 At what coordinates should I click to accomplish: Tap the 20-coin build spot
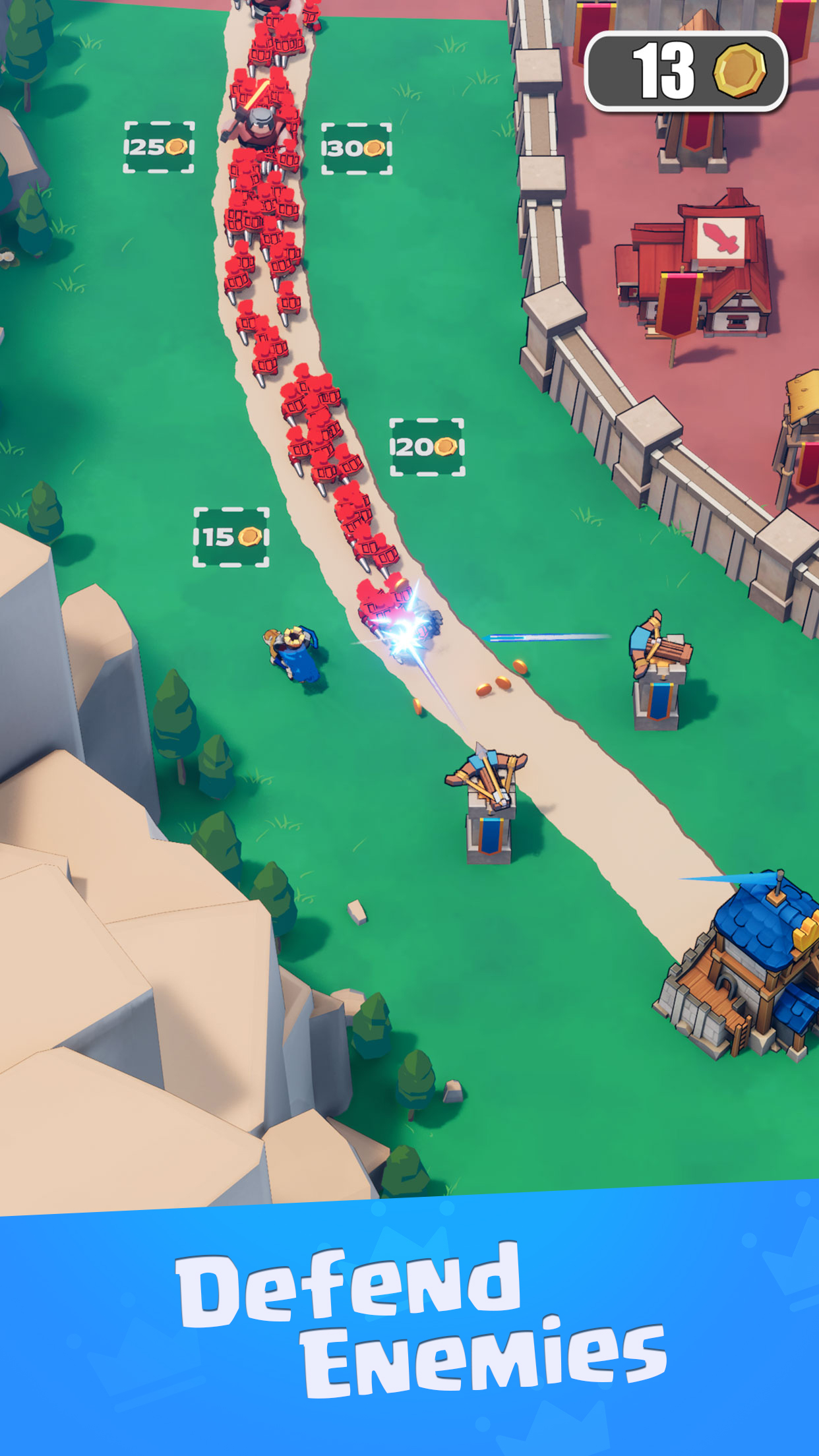427,447
